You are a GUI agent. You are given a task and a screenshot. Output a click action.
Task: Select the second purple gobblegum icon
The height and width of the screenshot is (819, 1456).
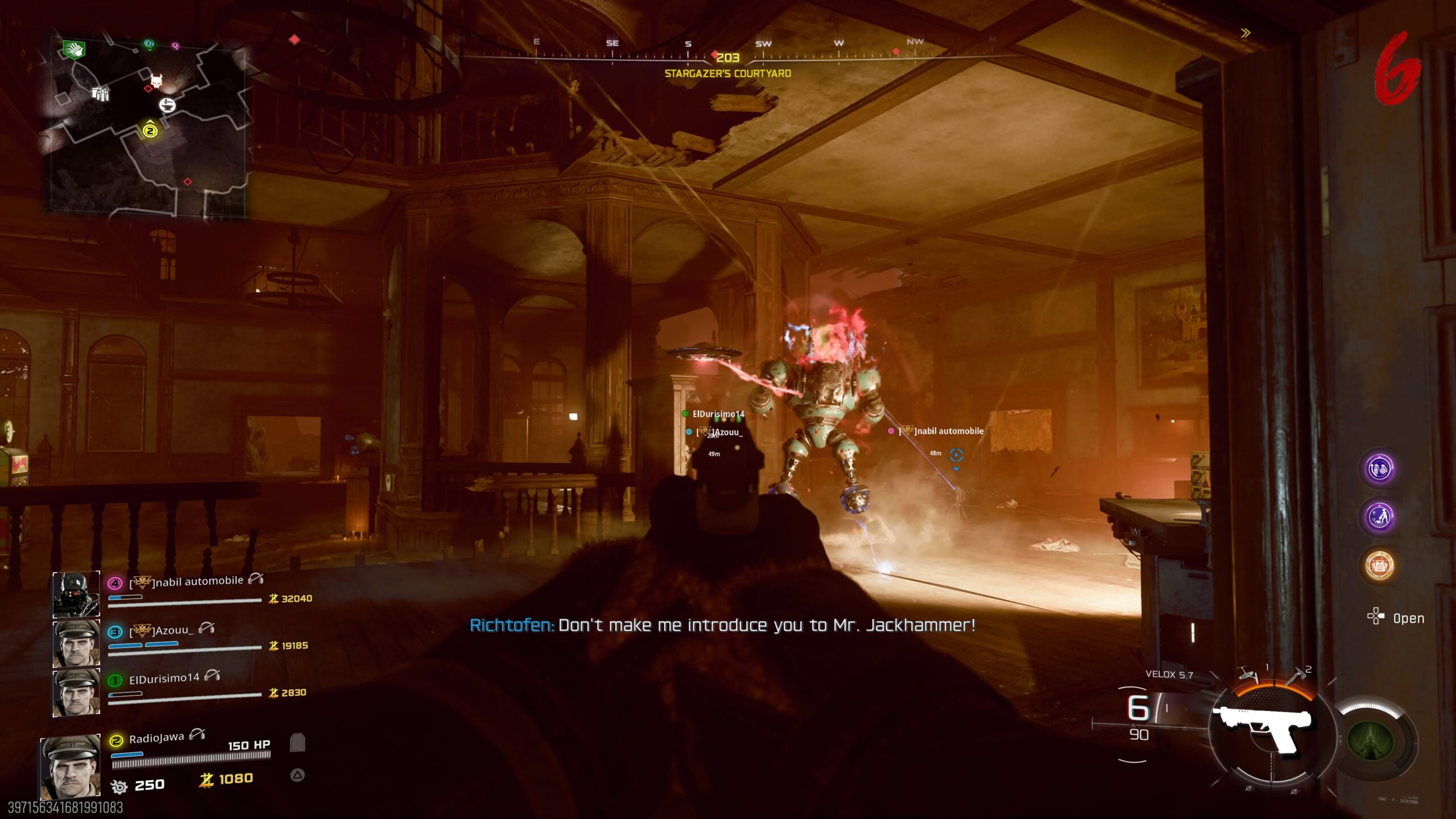click(1379, 517)
